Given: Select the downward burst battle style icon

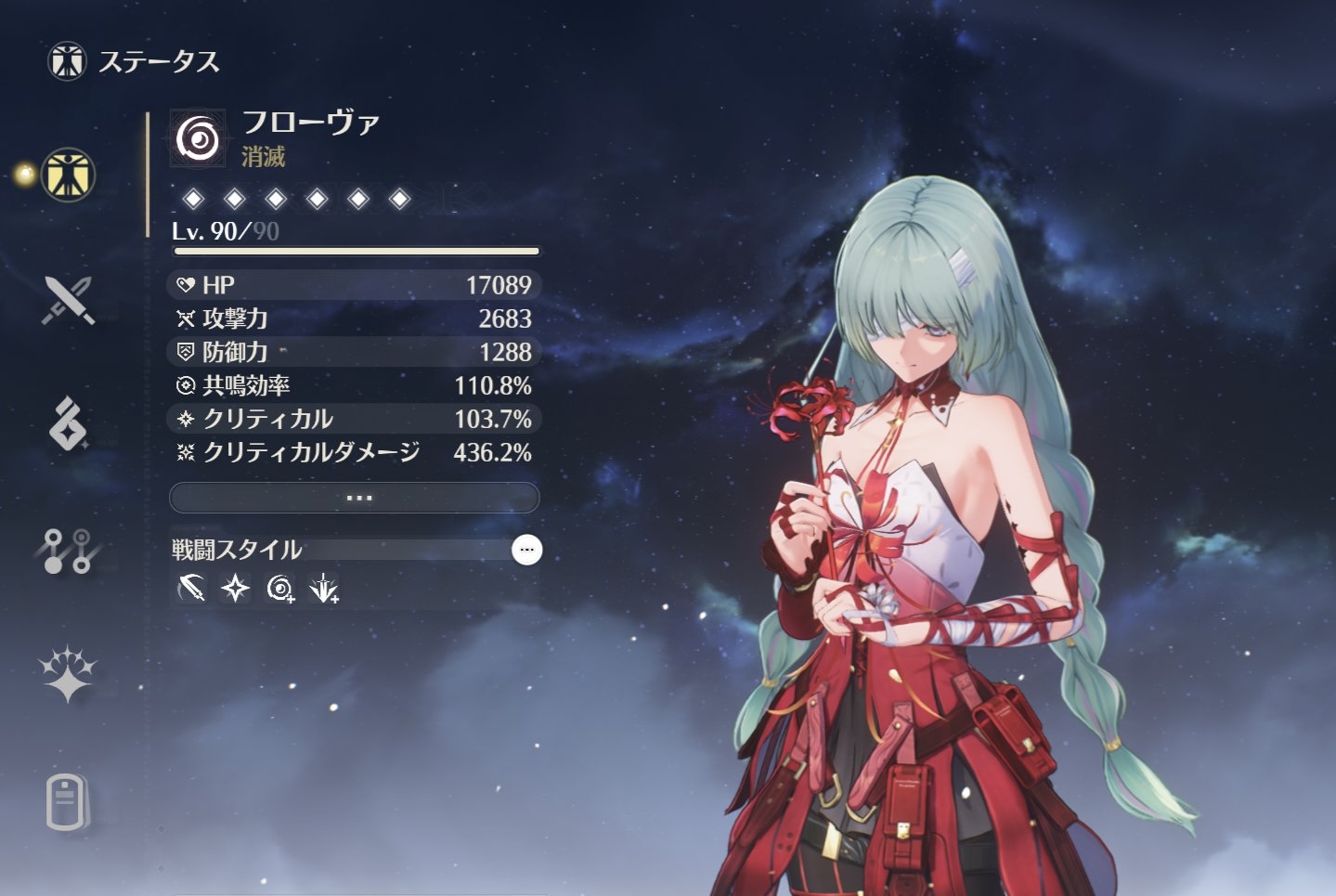Looking at the screenshot, I should click(x=324, y=588).
